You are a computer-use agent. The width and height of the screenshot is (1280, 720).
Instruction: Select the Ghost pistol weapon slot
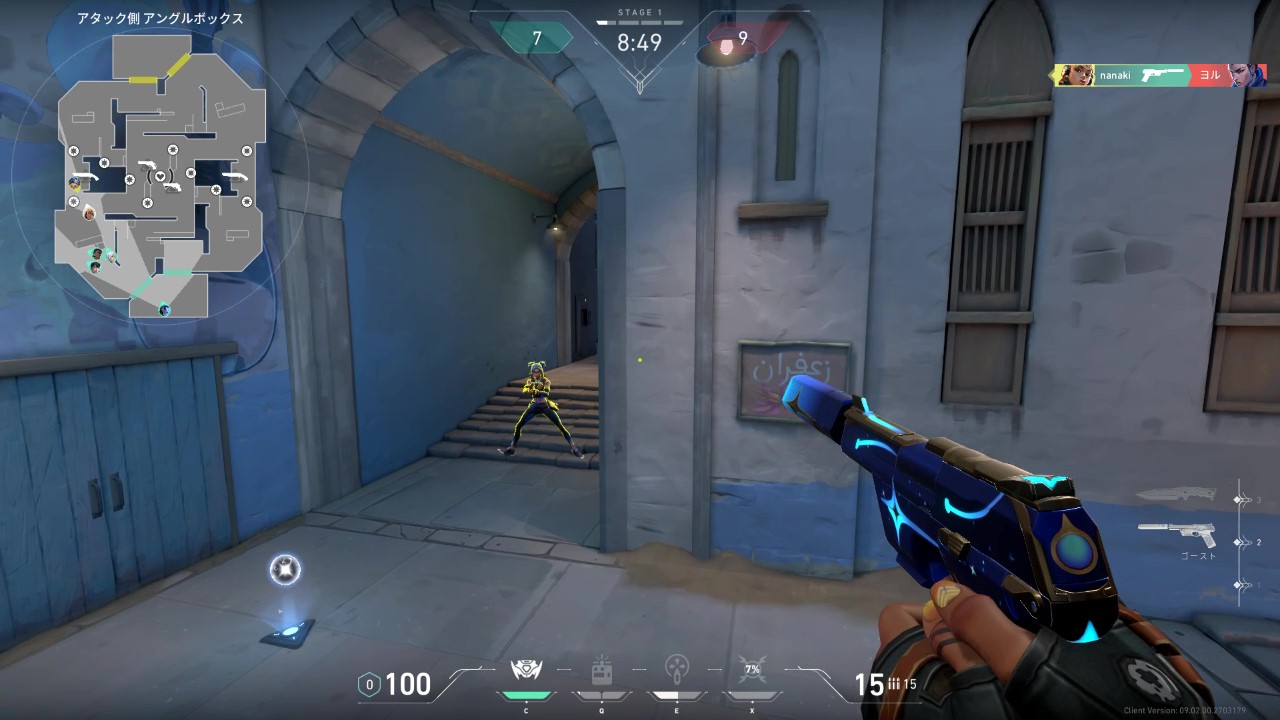click(x=1177, y=533)
